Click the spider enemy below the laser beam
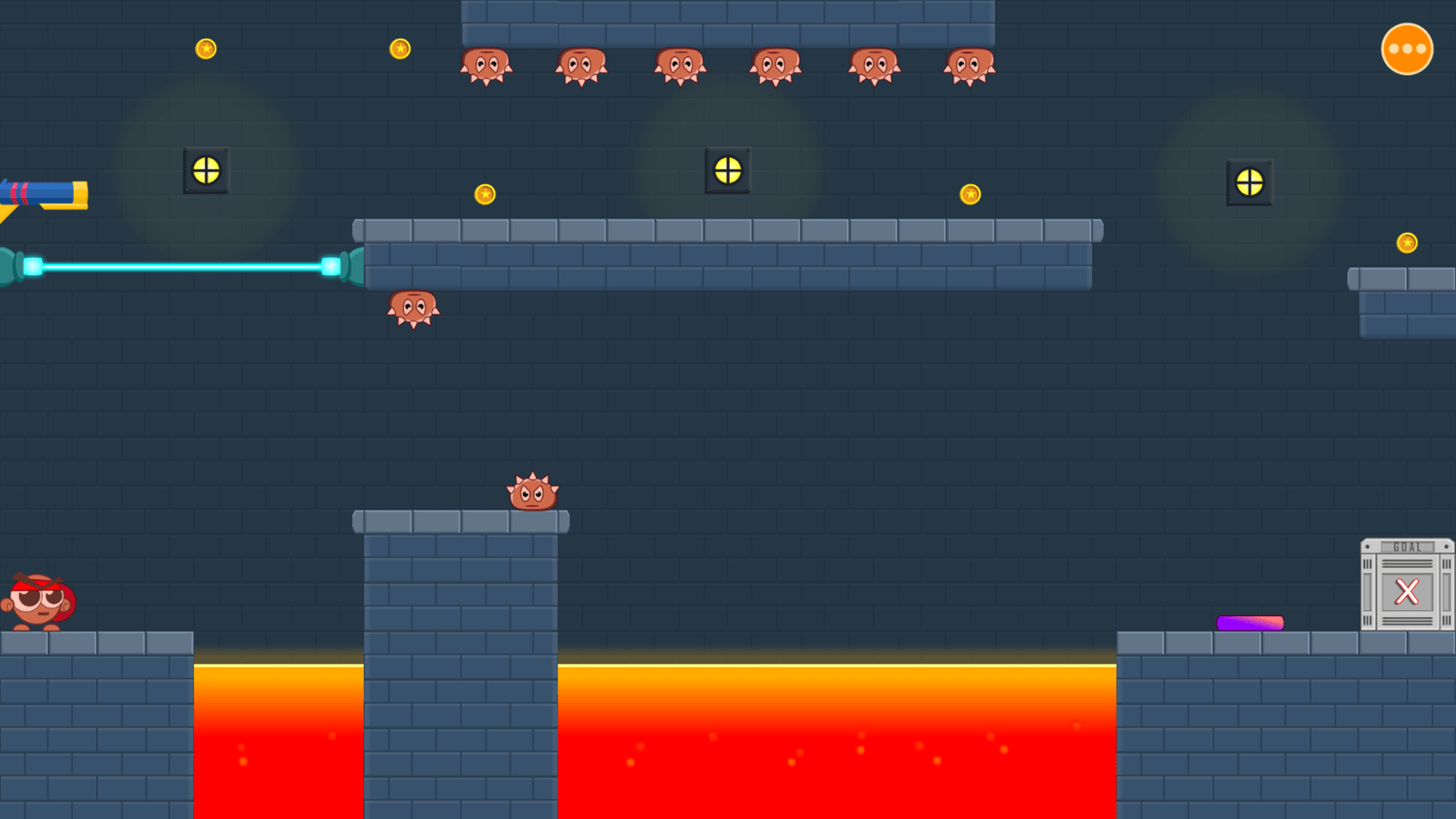 click(414, 309)
